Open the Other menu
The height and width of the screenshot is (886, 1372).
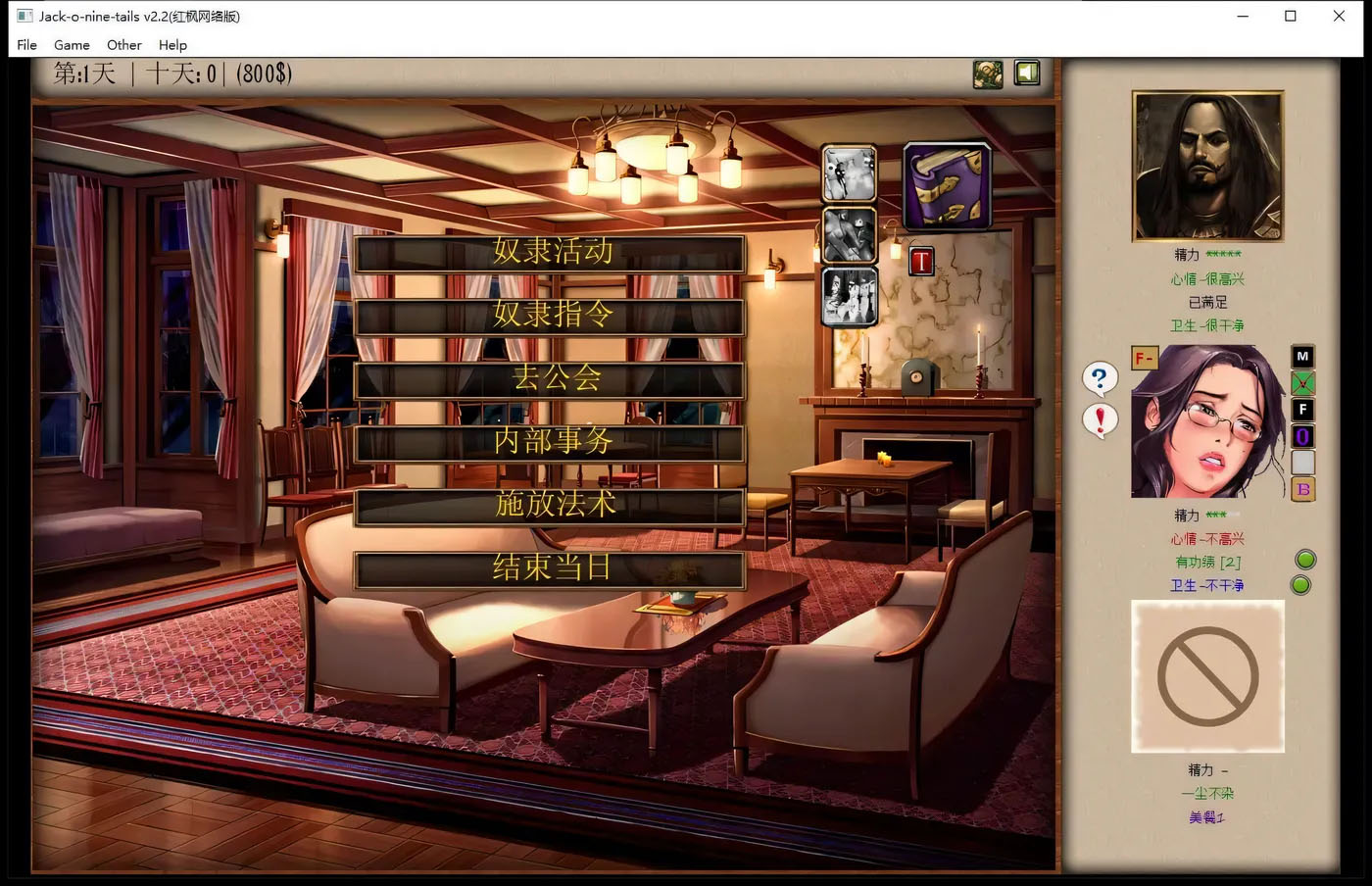point(123,45)
